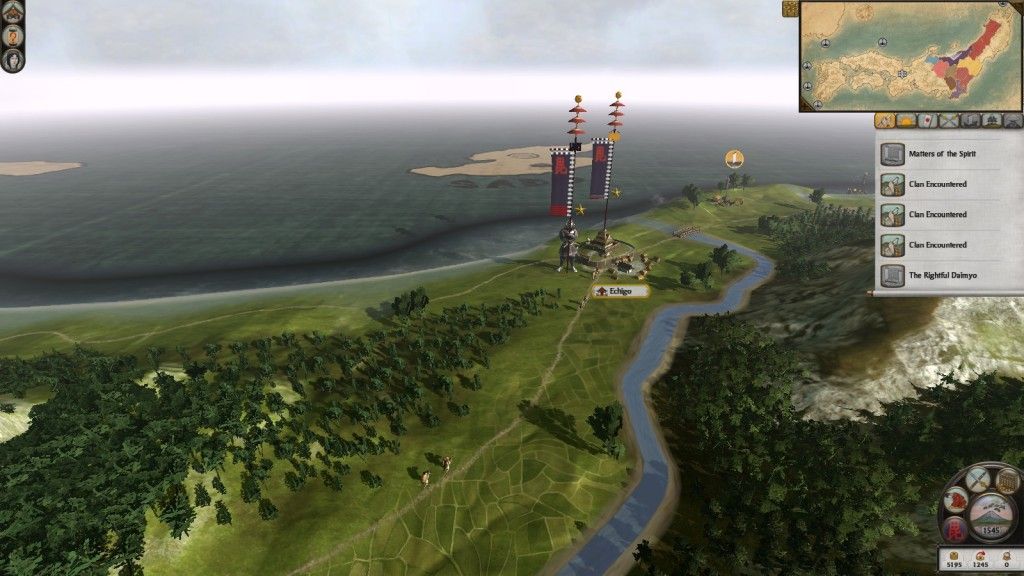Select the Echigo province label
Screen dimensions: 1024x576
click(620, 291)
